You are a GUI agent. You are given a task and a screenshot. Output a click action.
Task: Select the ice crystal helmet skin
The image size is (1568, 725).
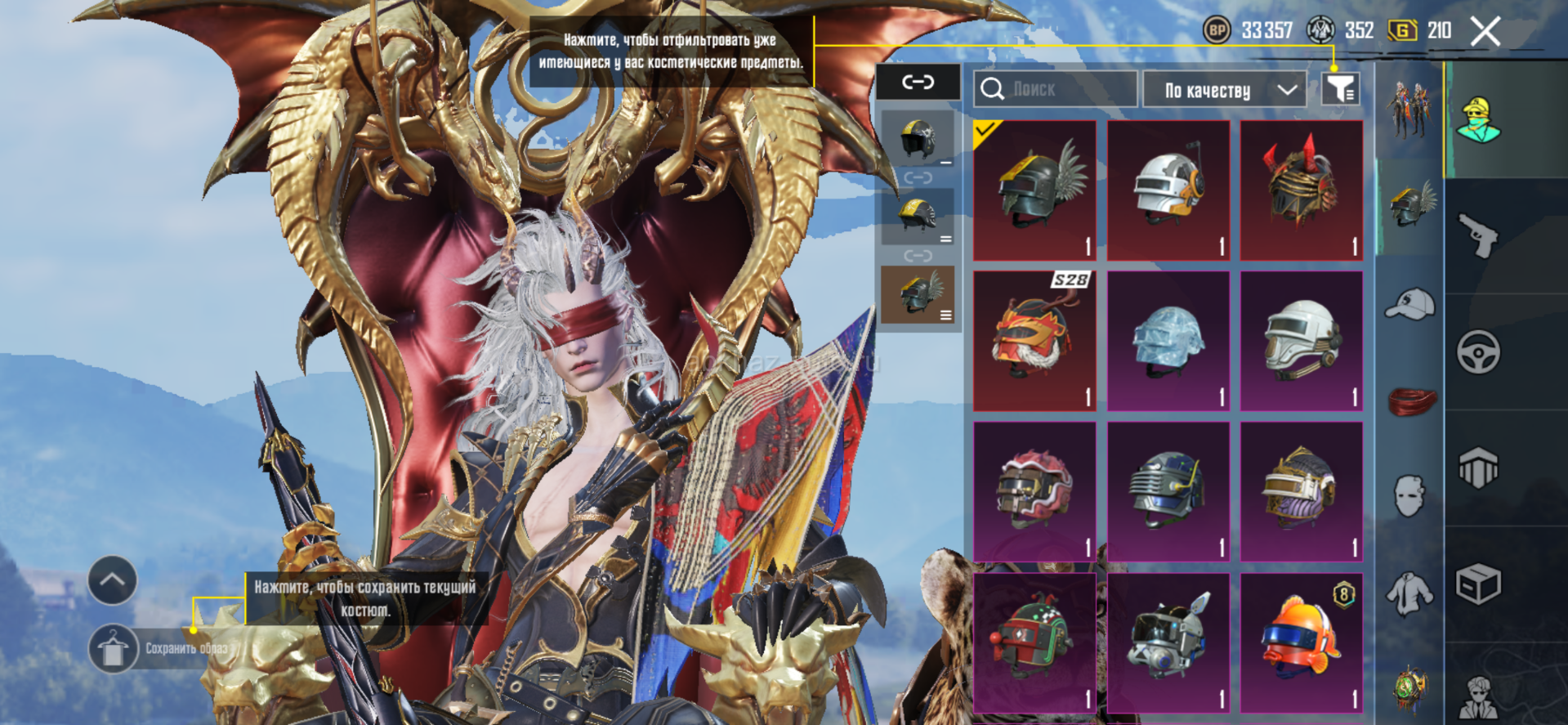[x=1168, y=341]
